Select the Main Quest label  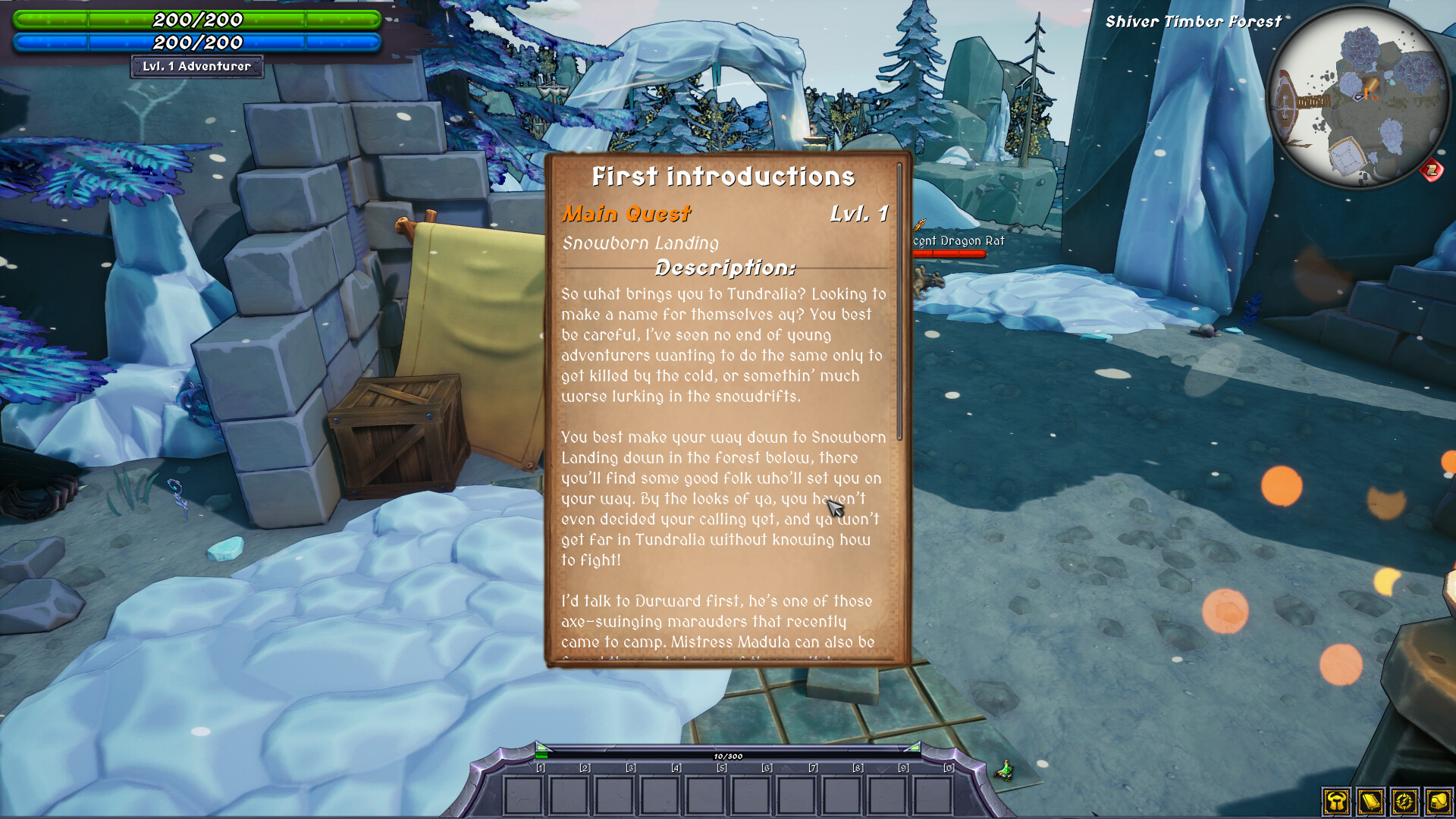tap(626, 214)
